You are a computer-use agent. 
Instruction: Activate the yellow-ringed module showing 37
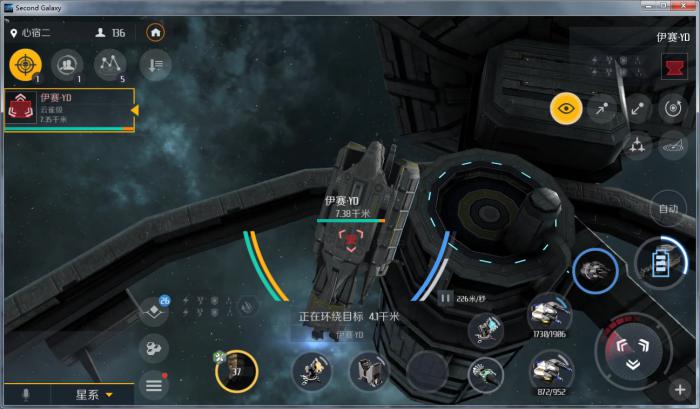[x=237, y=371]
